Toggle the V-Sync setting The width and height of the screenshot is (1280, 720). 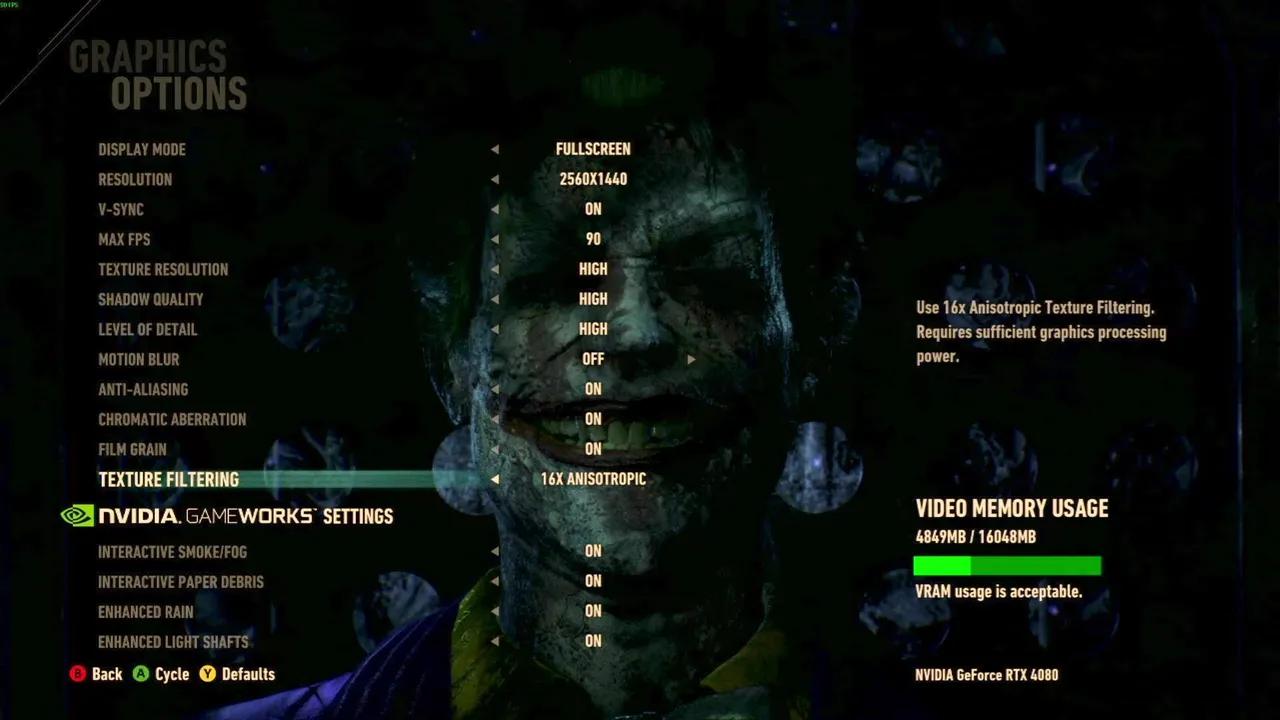(121, 209)
